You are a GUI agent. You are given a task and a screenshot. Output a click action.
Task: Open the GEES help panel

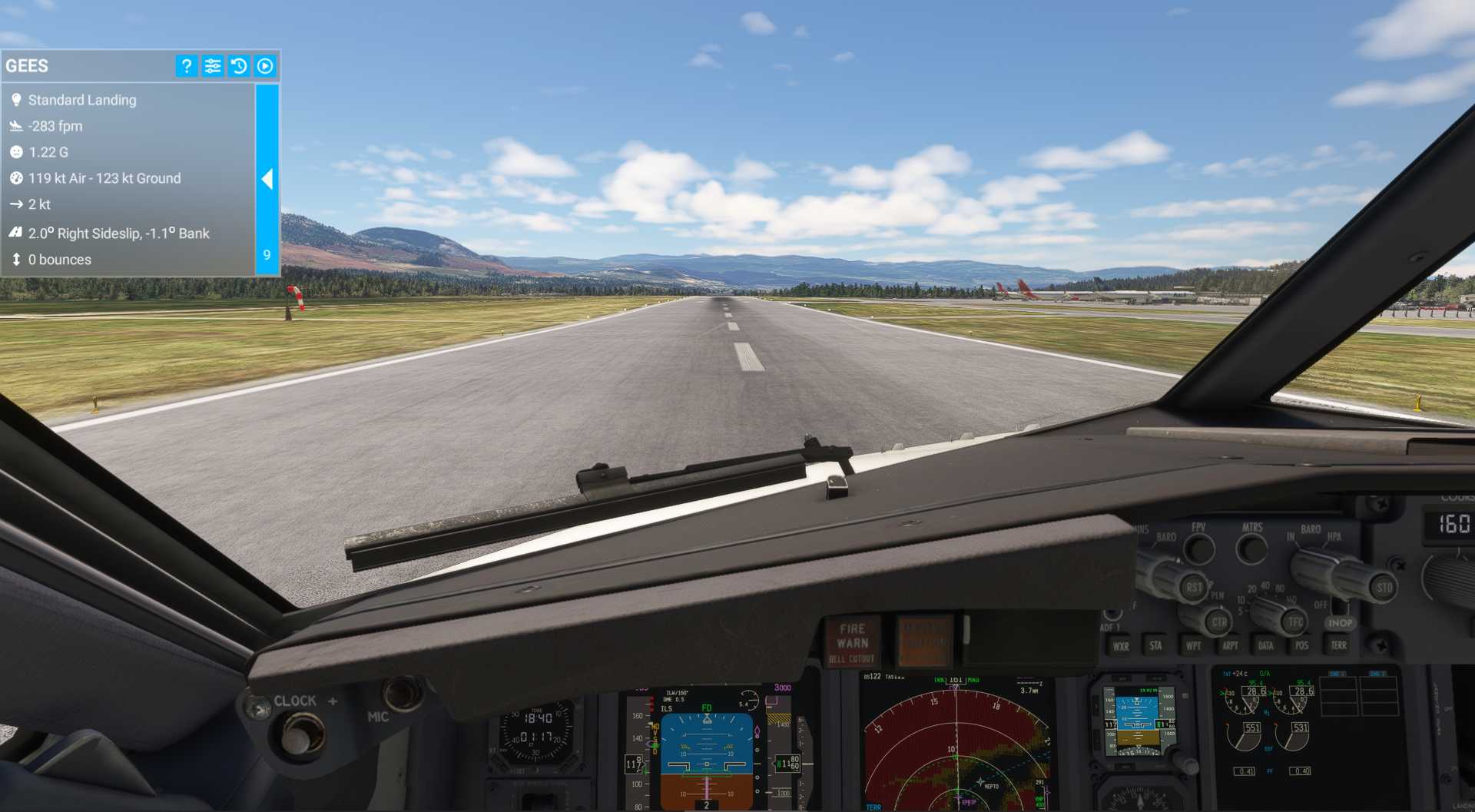click(x=185, y=66)
